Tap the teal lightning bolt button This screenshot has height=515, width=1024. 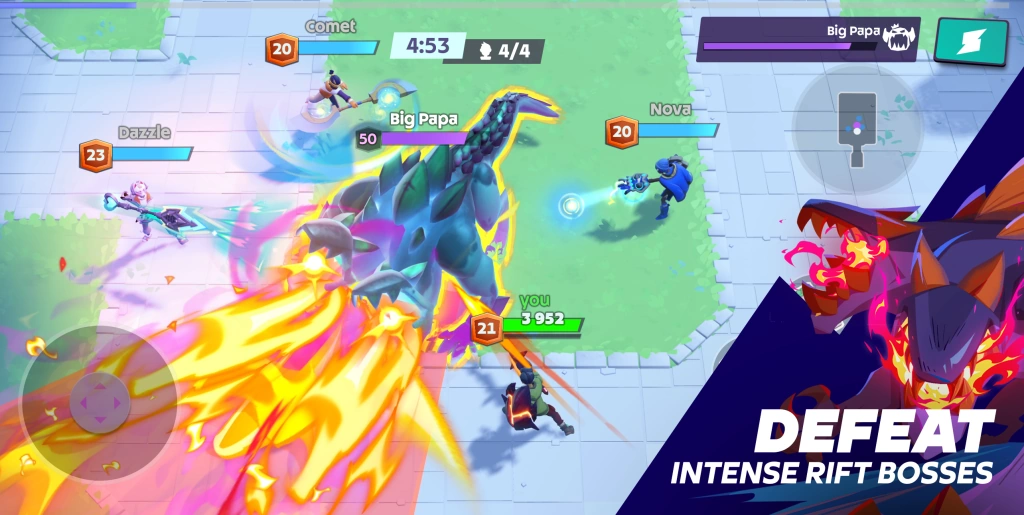click(970, 41)
